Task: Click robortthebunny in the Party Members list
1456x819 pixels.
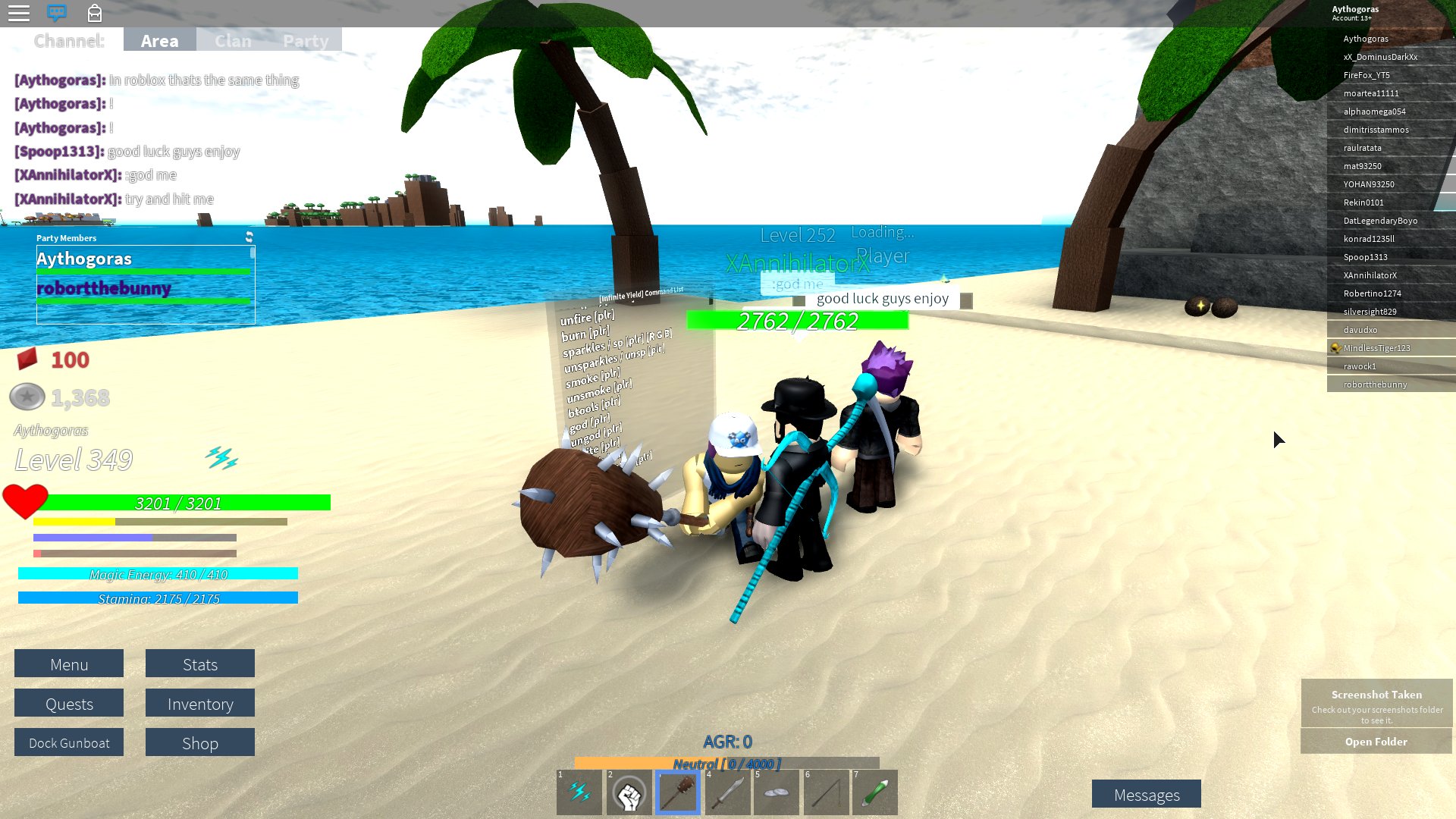Action: click(x=104, y=288)
